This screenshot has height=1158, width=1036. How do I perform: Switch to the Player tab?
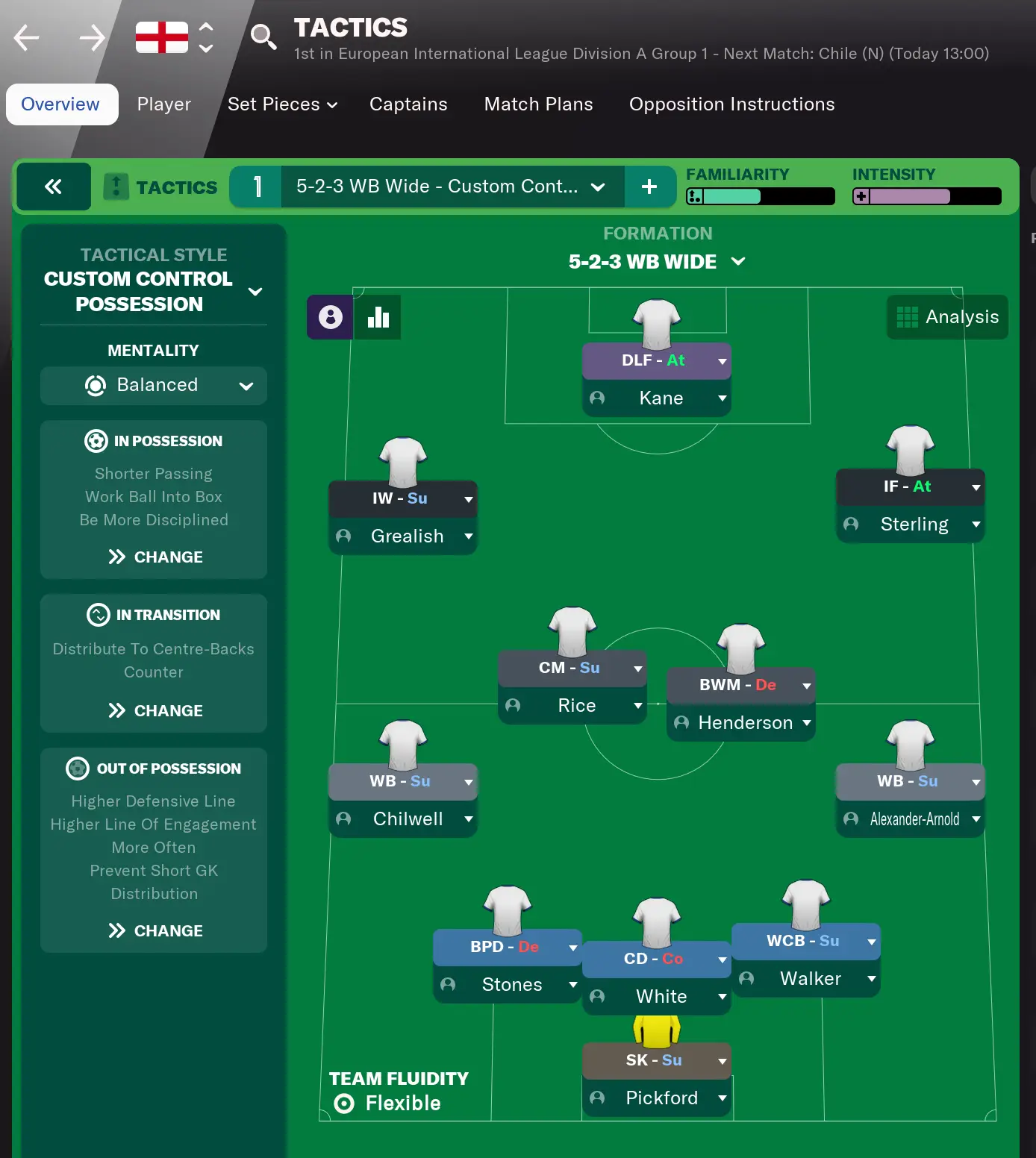click(163, 104)
